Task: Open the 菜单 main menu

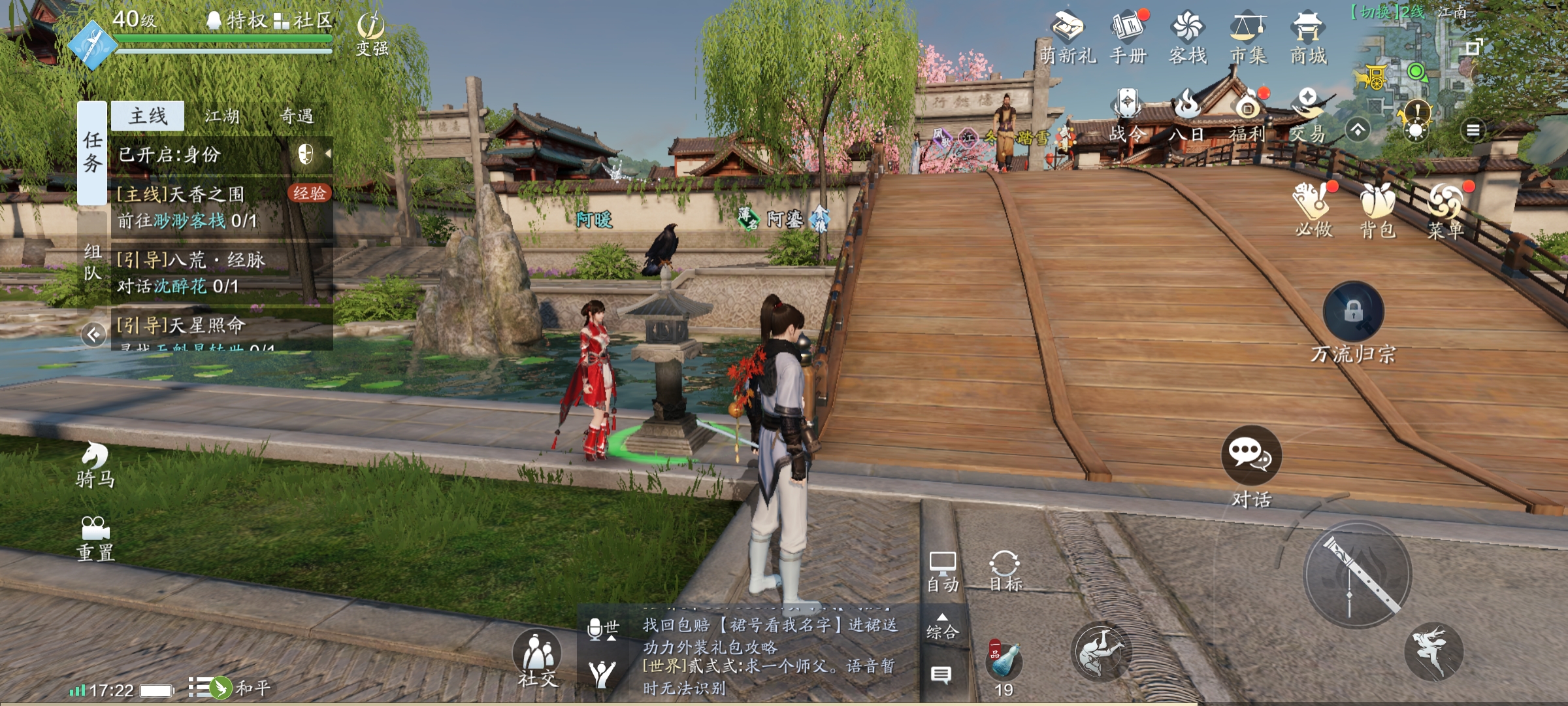Action: point(1445,210)
